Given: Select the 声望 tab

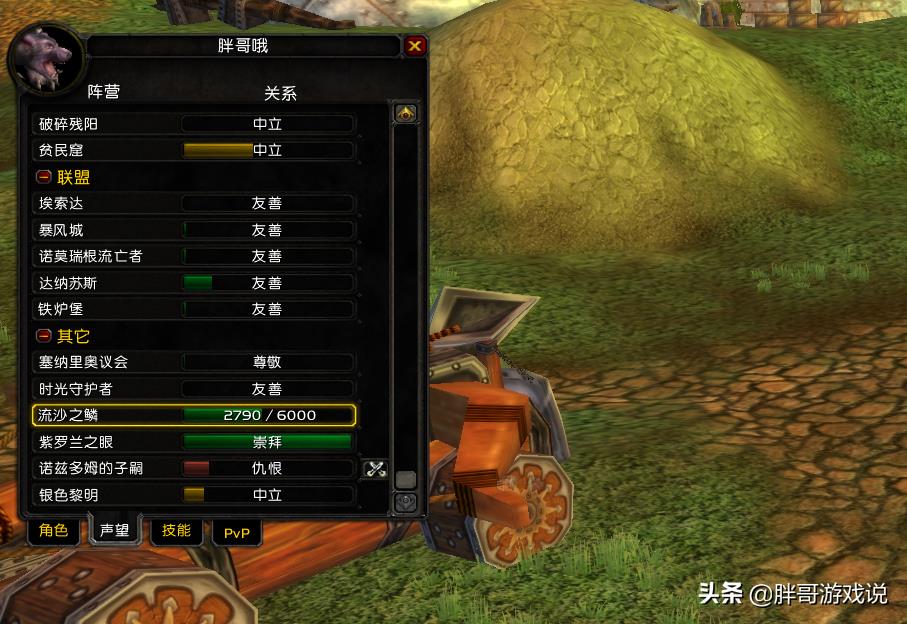Looking at the screenshot, I should (115, 531).
